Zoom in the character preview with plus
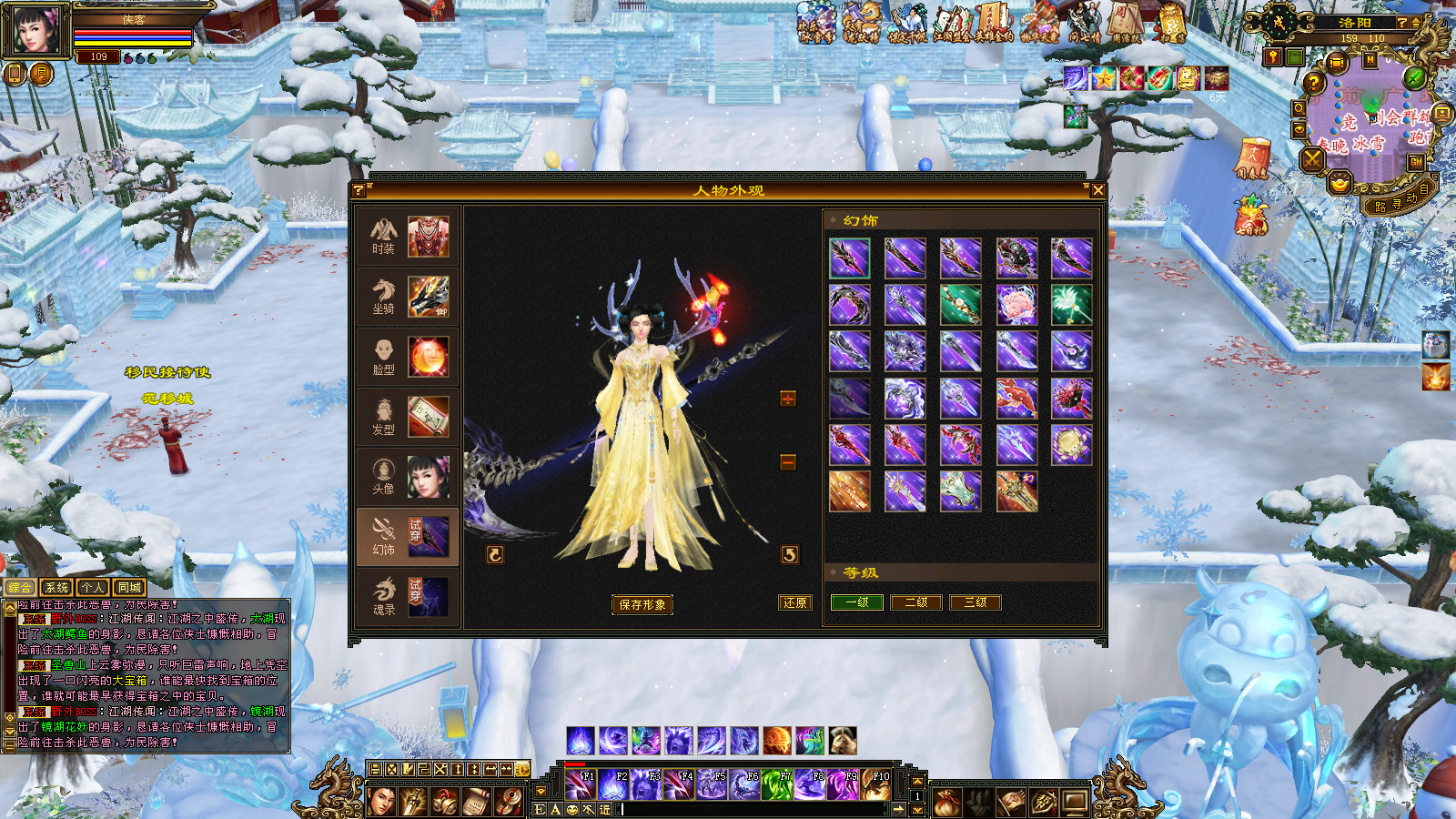The width and height of the screenshot is (1456, 819). [788, 399]
